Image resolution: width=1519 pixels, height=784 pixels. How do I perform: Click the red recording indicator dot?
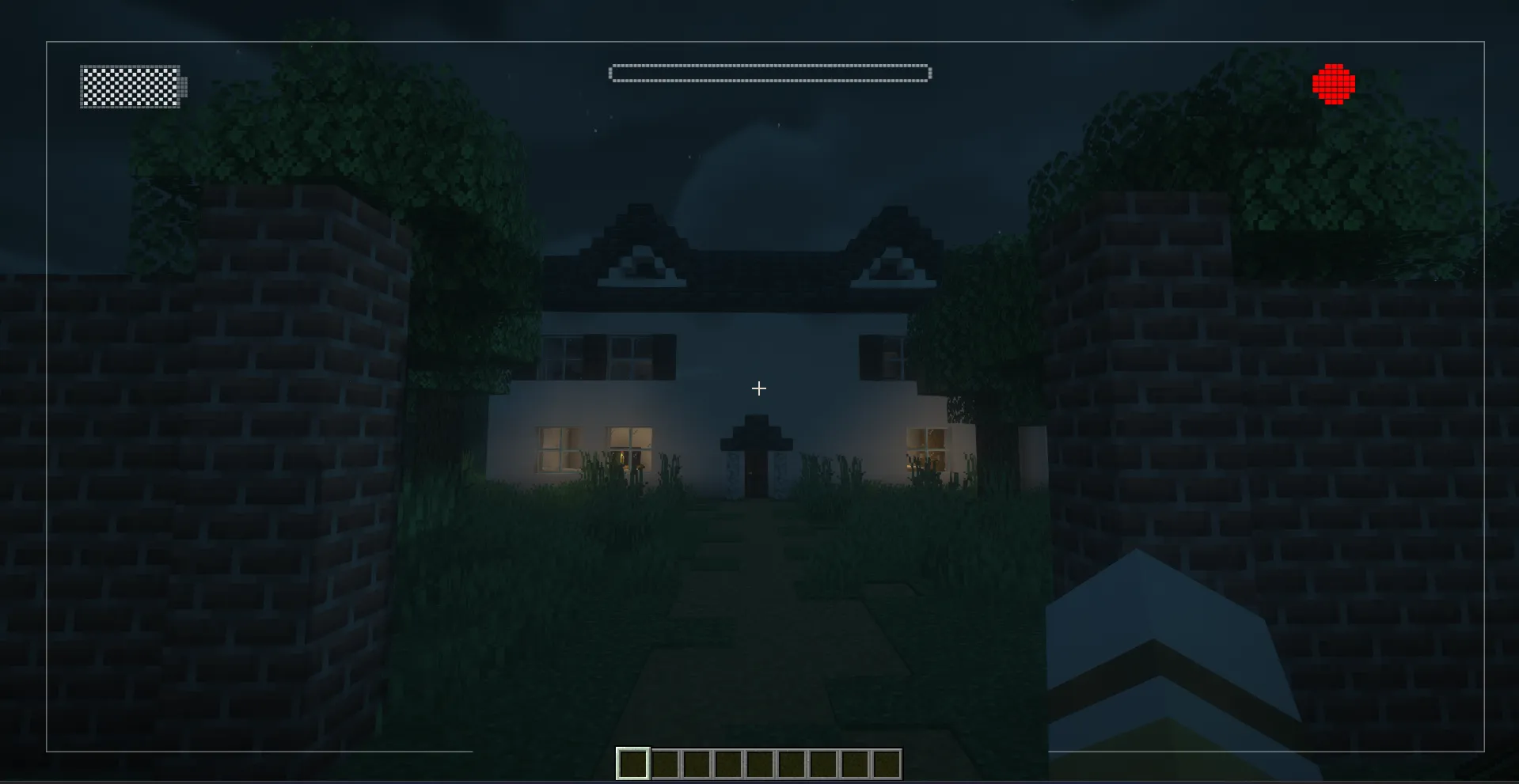click(1332, 85)
